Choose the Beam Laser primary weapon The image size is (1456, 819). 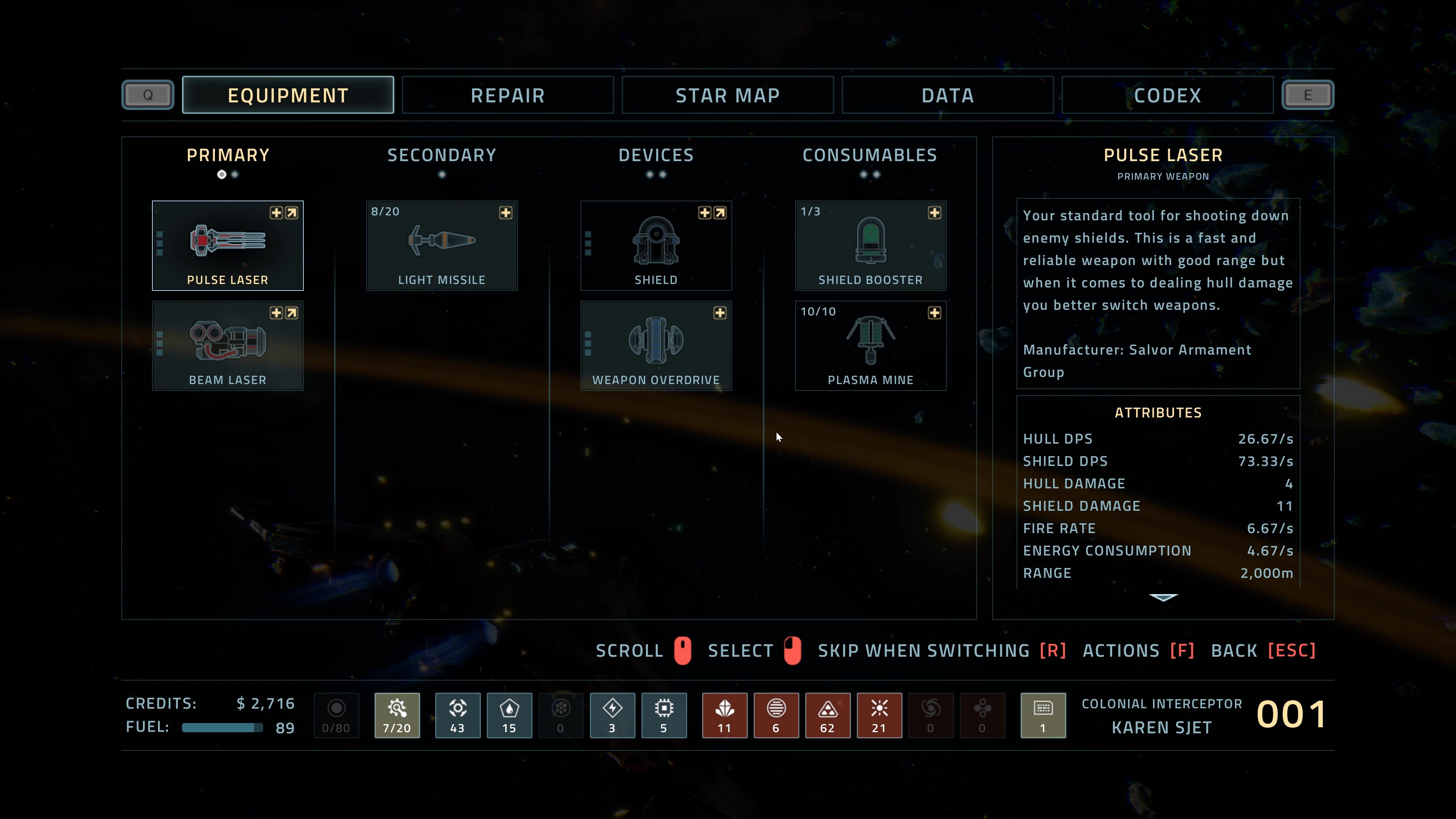click(x=227, y=345)
